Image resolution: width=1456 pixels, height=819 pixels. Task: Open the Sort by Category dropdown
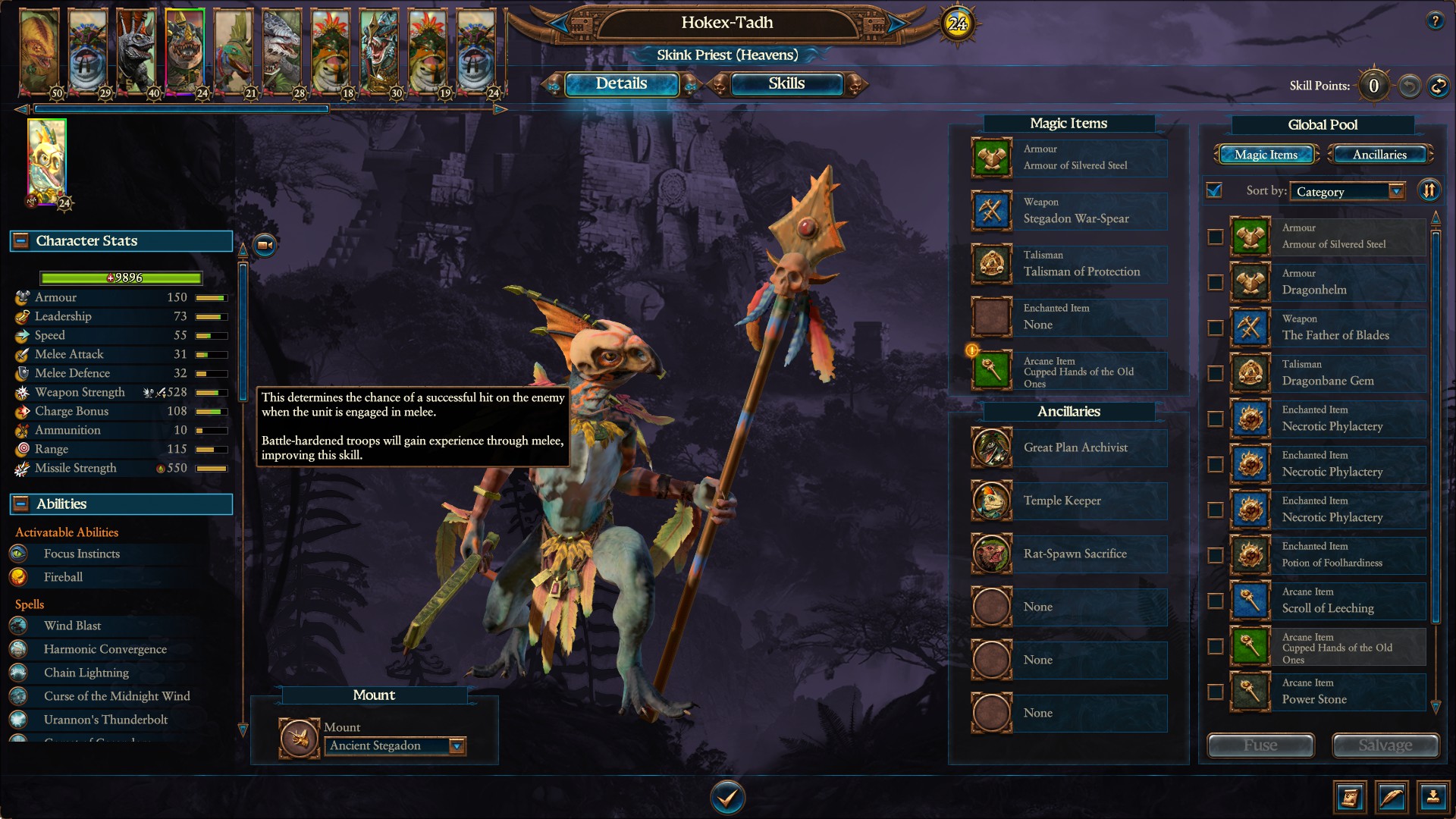point(1348,191)
